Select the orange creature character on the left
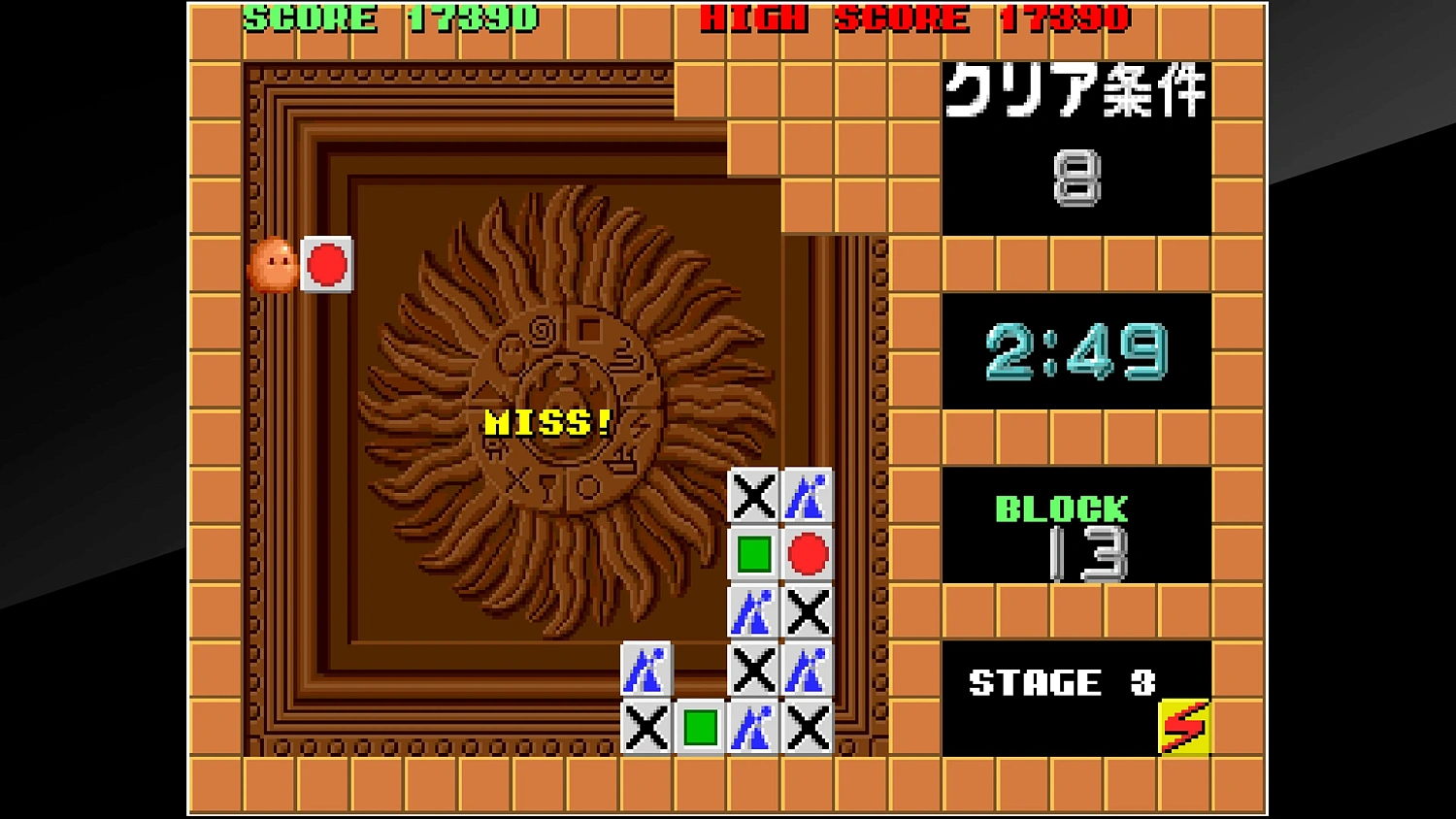 point(275,264)
